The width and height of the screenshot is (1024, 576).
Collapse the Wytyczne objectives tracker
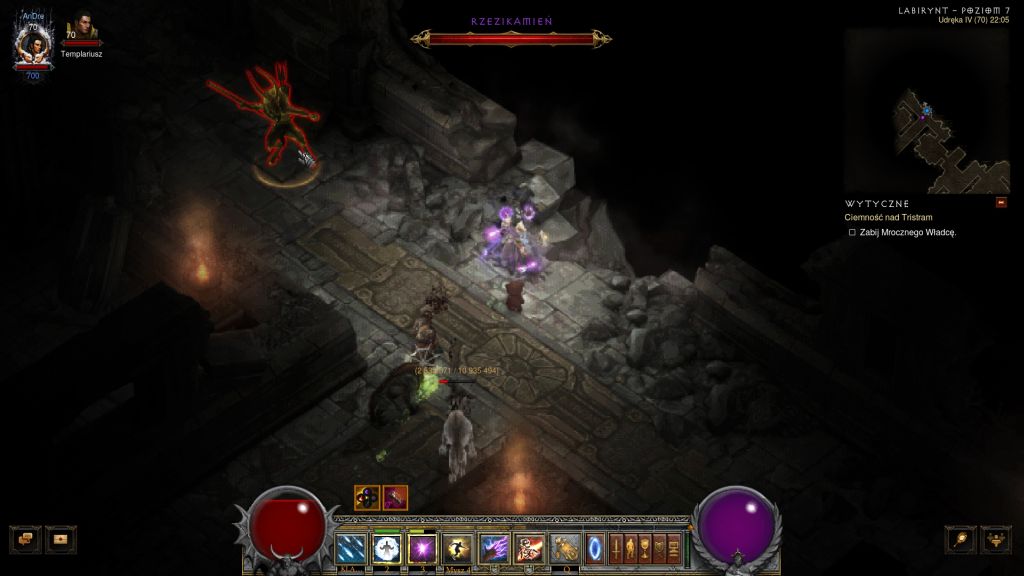coord(1001,203)
